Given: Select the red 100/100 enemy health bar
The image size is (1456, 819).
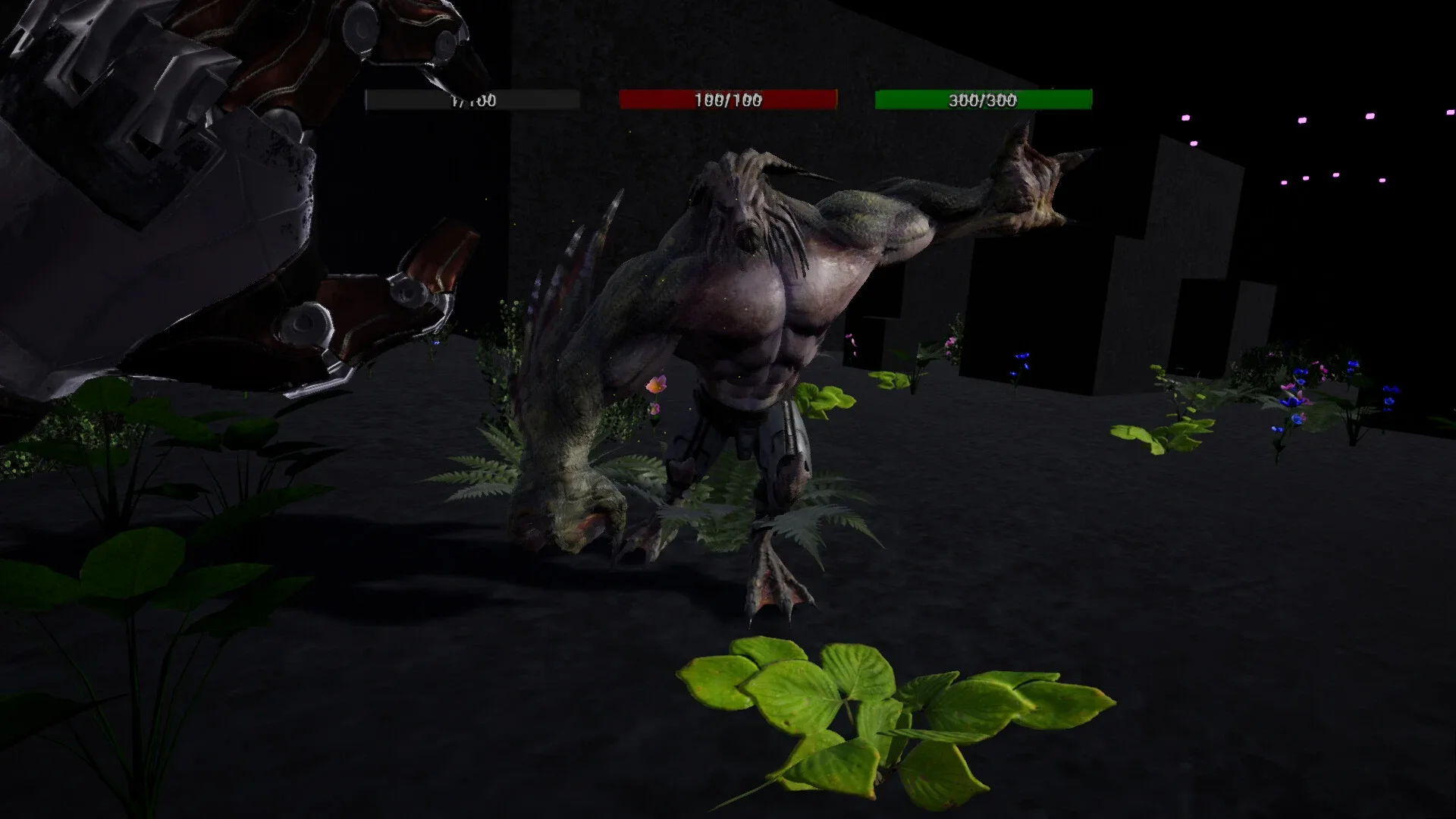Looking at the screenshot, I should pos(726,99).
